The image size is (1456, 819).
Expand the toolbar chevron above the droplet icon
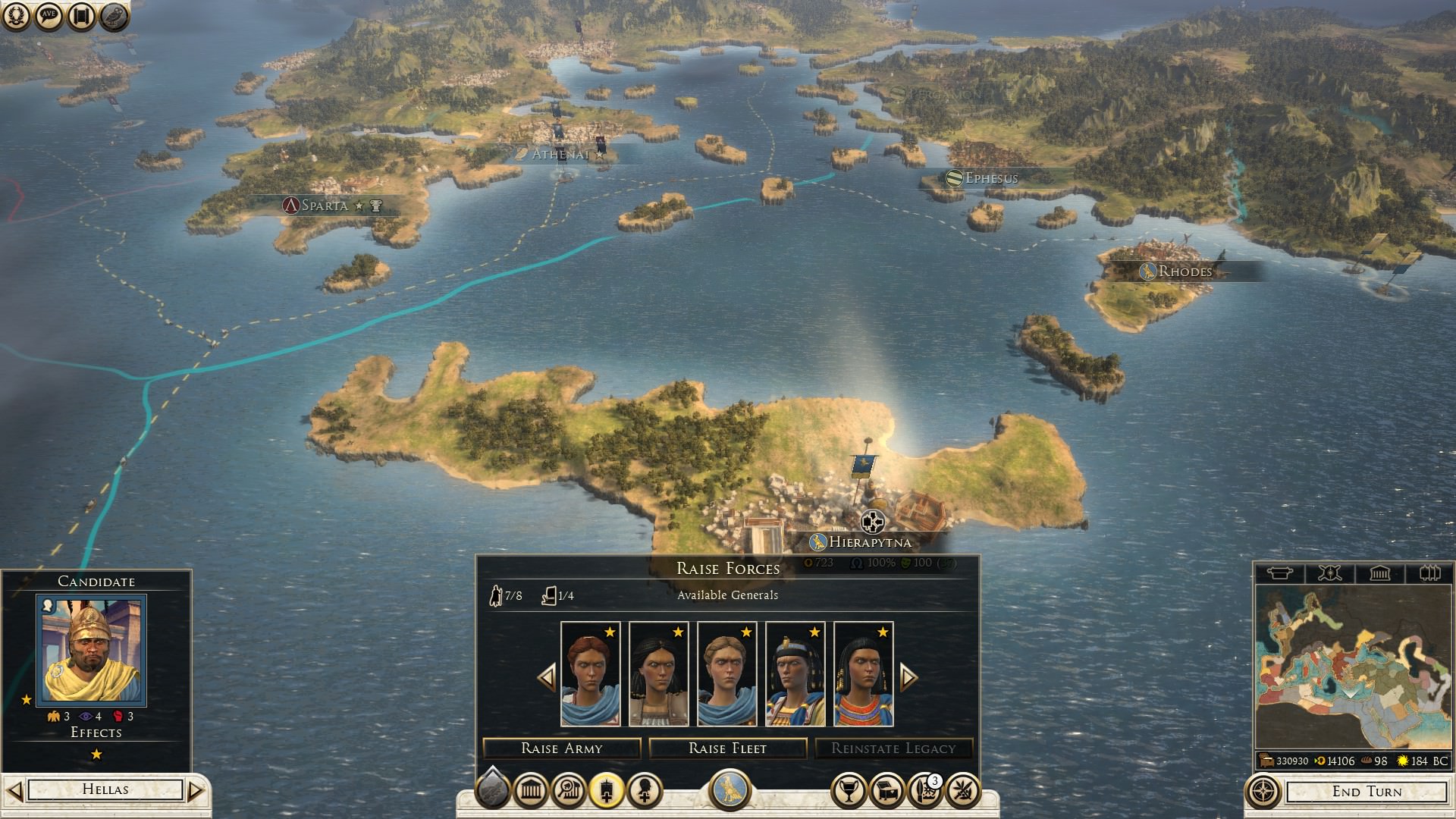coord(491,767)
